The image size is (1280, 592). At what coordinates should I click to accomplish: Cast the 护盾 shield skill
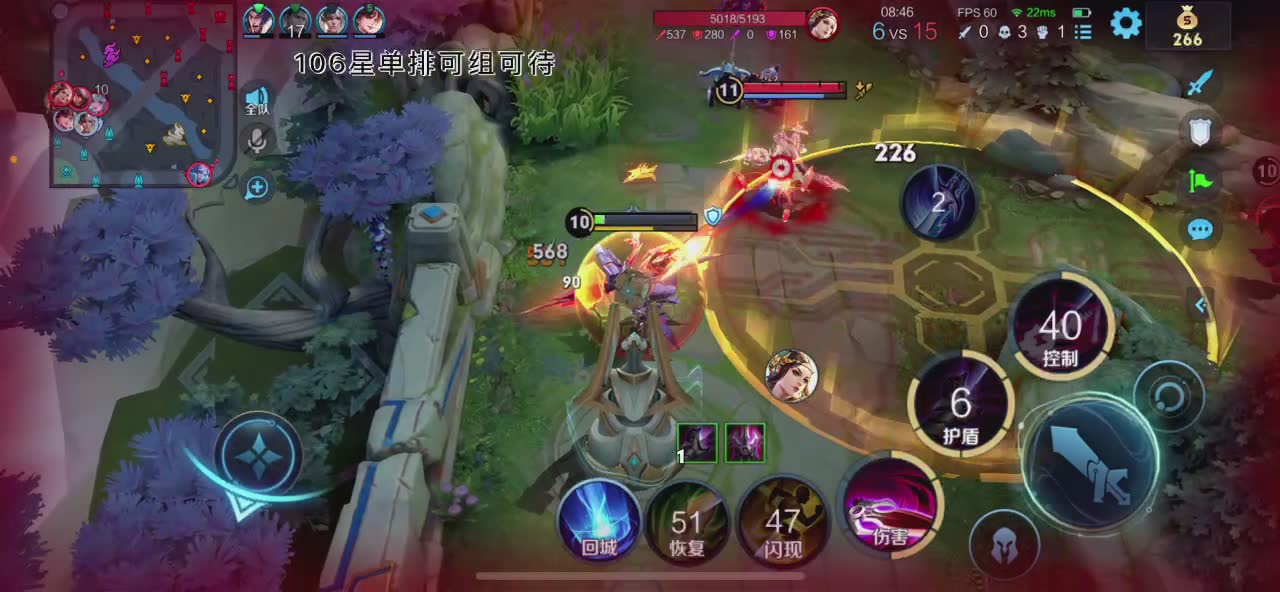[961, 406]
